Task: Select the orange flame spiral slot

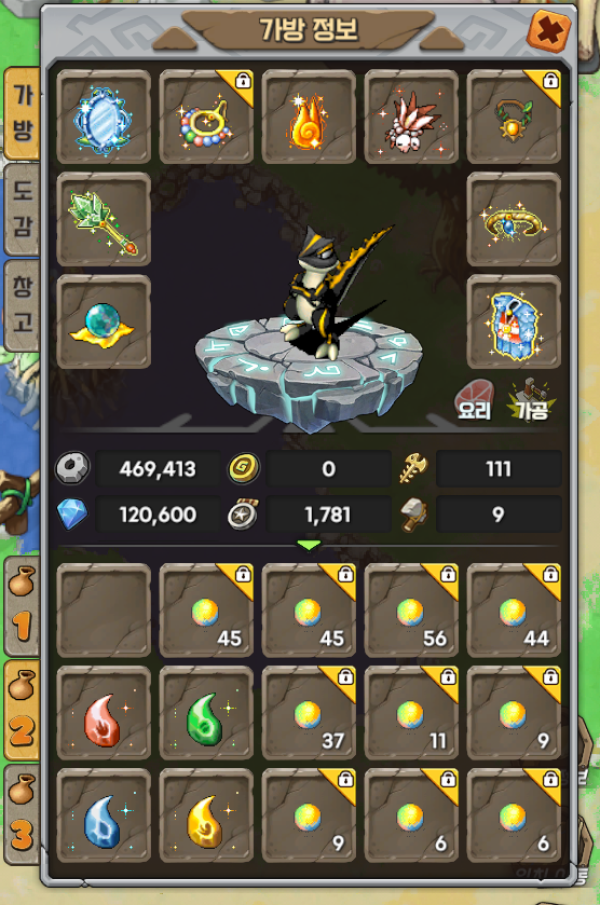Action: pos(309,116)
